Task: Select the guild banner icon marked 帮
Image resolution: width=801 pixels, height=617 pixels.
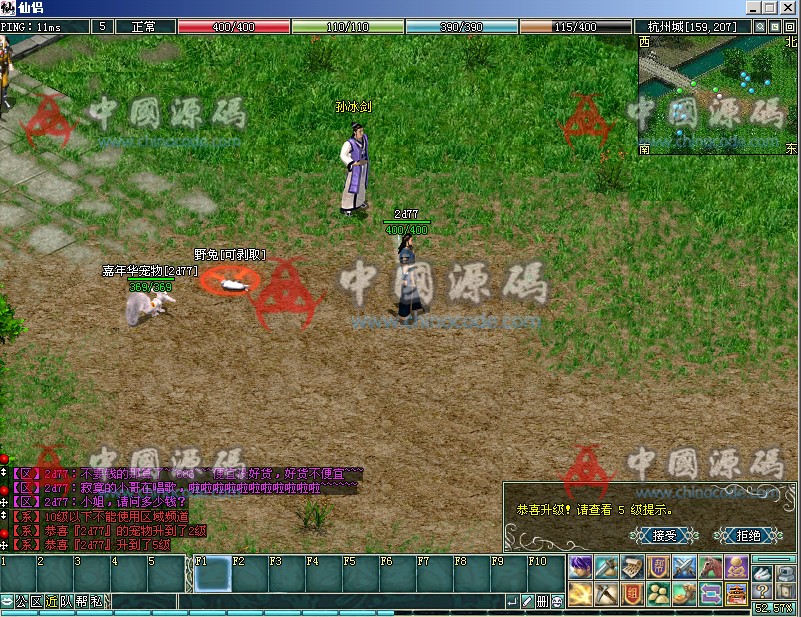Action: point(658,568)
